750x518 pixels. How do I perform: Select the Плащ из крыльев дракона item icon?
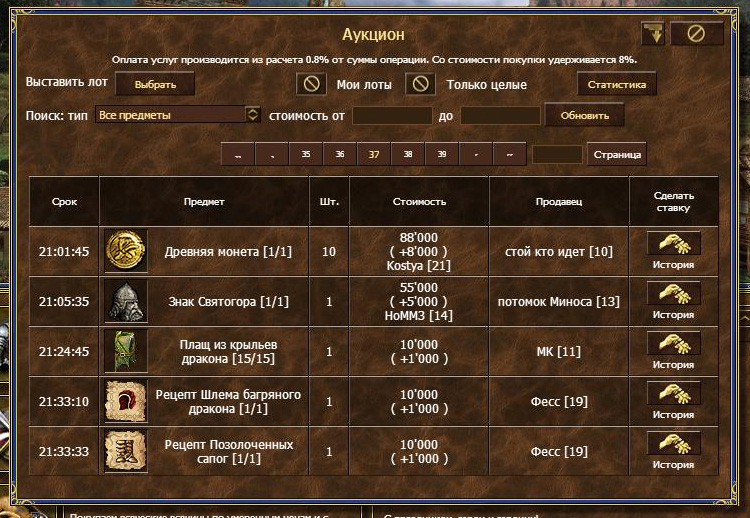point(126,351)
